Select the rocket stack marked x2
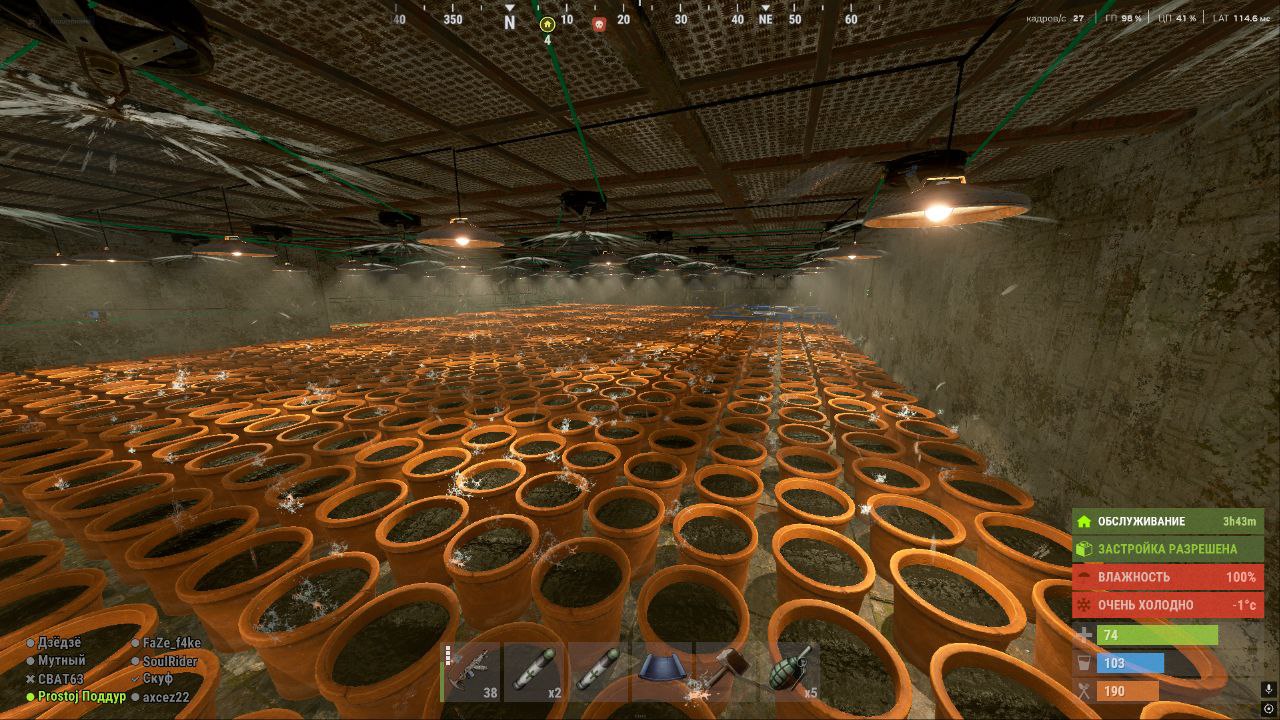Screen dimensions: 1280x720 click(x=534, y=671)
